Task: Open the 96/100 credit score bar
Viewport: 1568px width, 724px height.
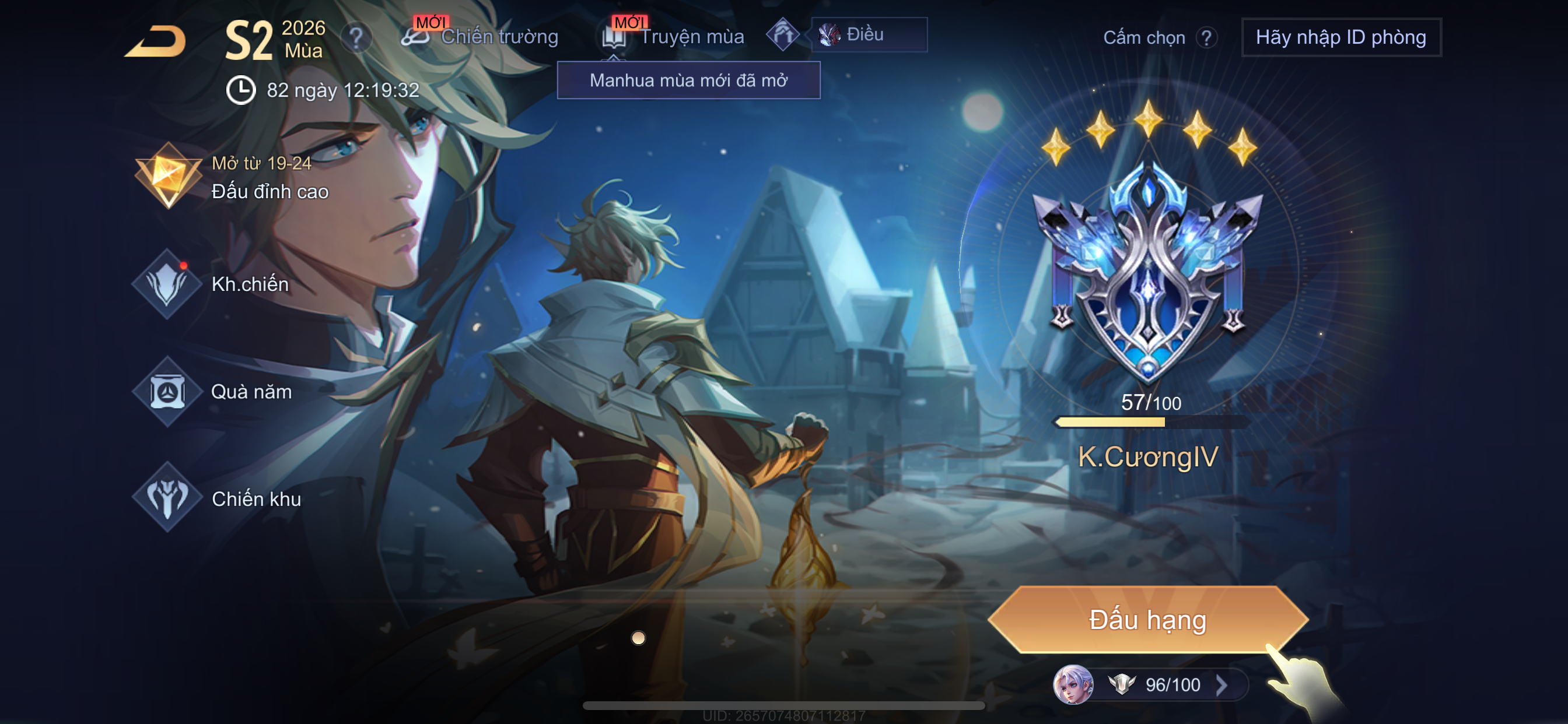Action: click(x=1151, y=684)
